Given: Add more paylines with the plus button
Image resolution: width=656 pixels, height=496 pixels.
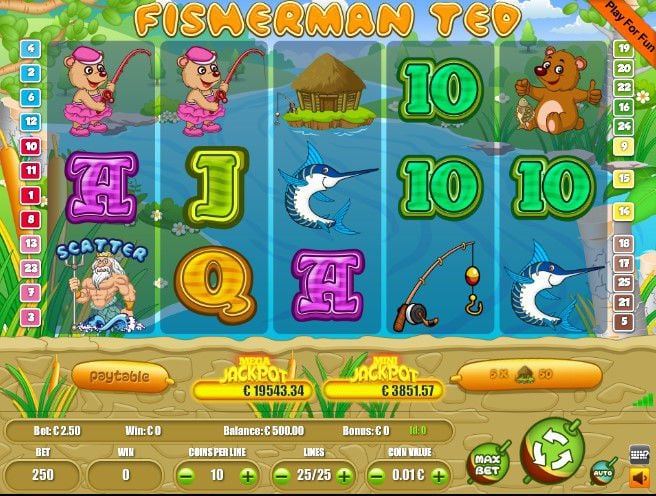Looking at the screenshot, I should [x=344, y=476].
